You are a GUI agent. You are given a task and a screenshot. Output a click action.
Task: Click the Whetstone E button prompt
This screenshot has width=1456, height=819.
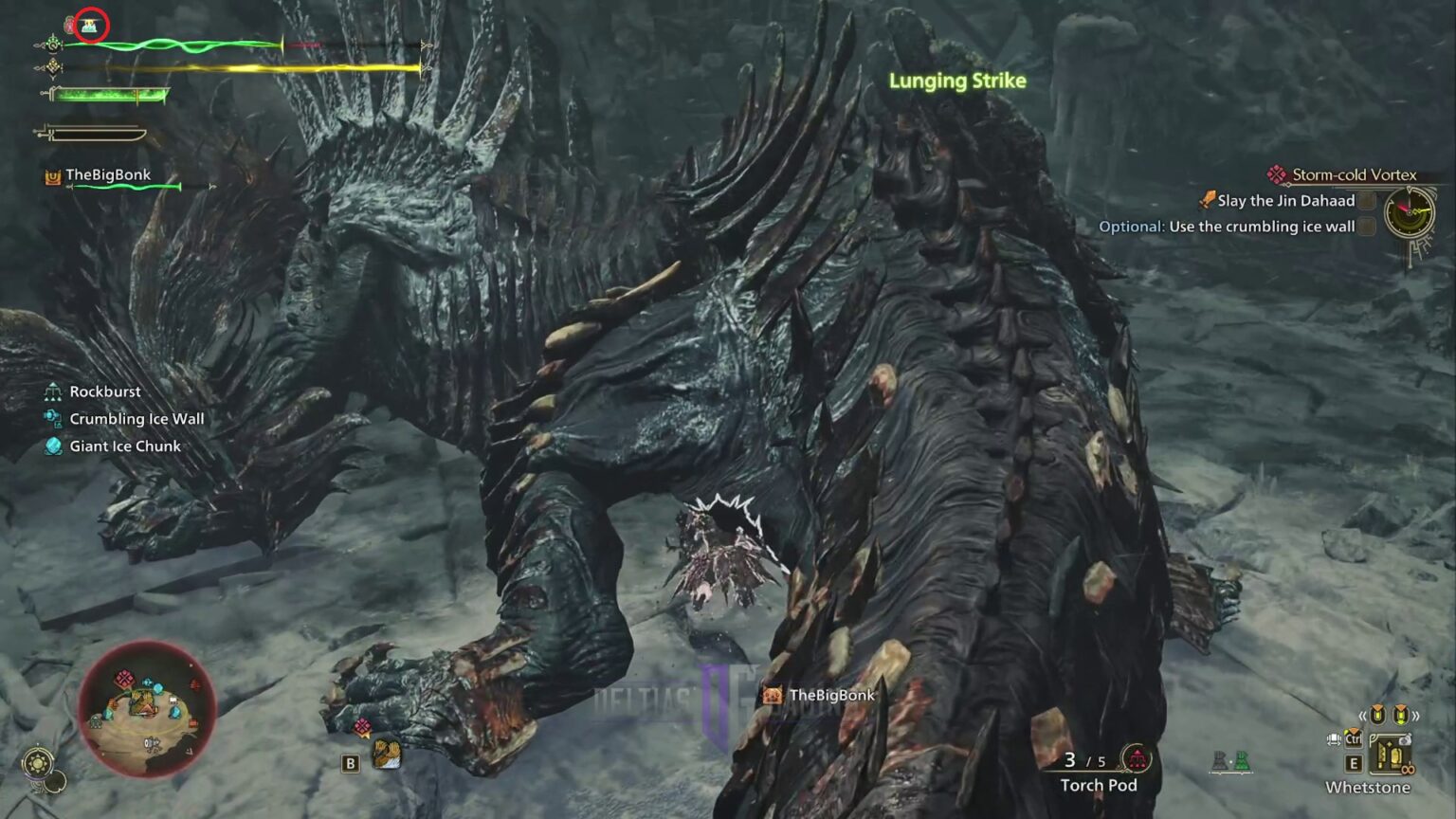1354,763
